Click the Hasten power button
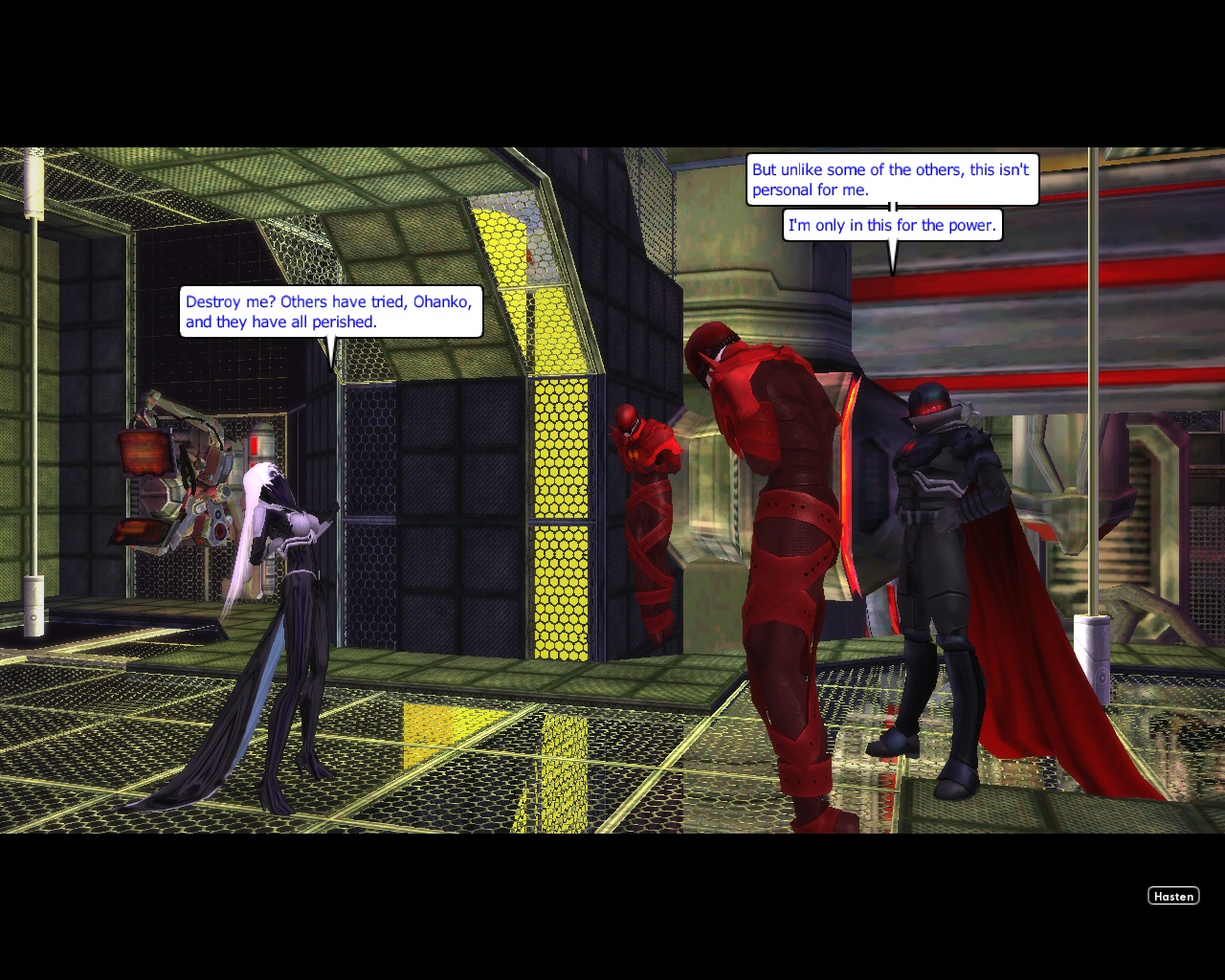1225x980 pixels. (1173, 896)
